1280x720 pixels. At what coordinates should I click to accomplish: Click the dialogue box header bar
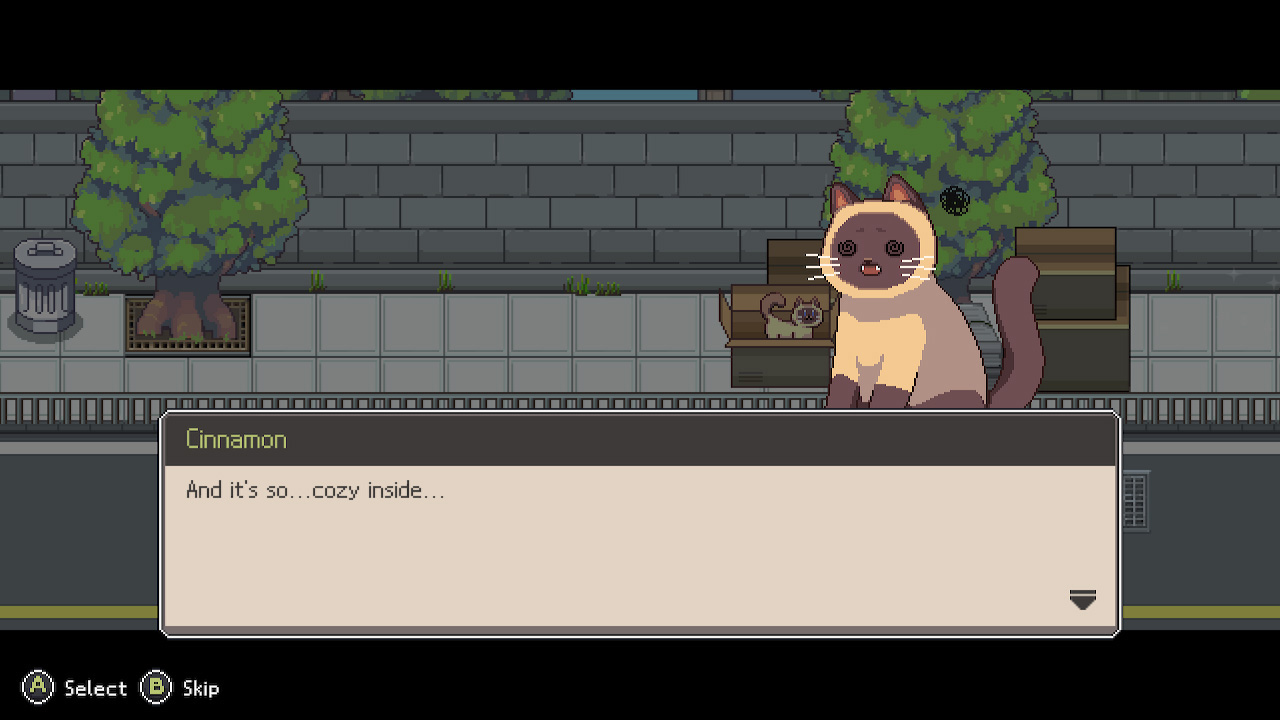[x=640, y=438]
